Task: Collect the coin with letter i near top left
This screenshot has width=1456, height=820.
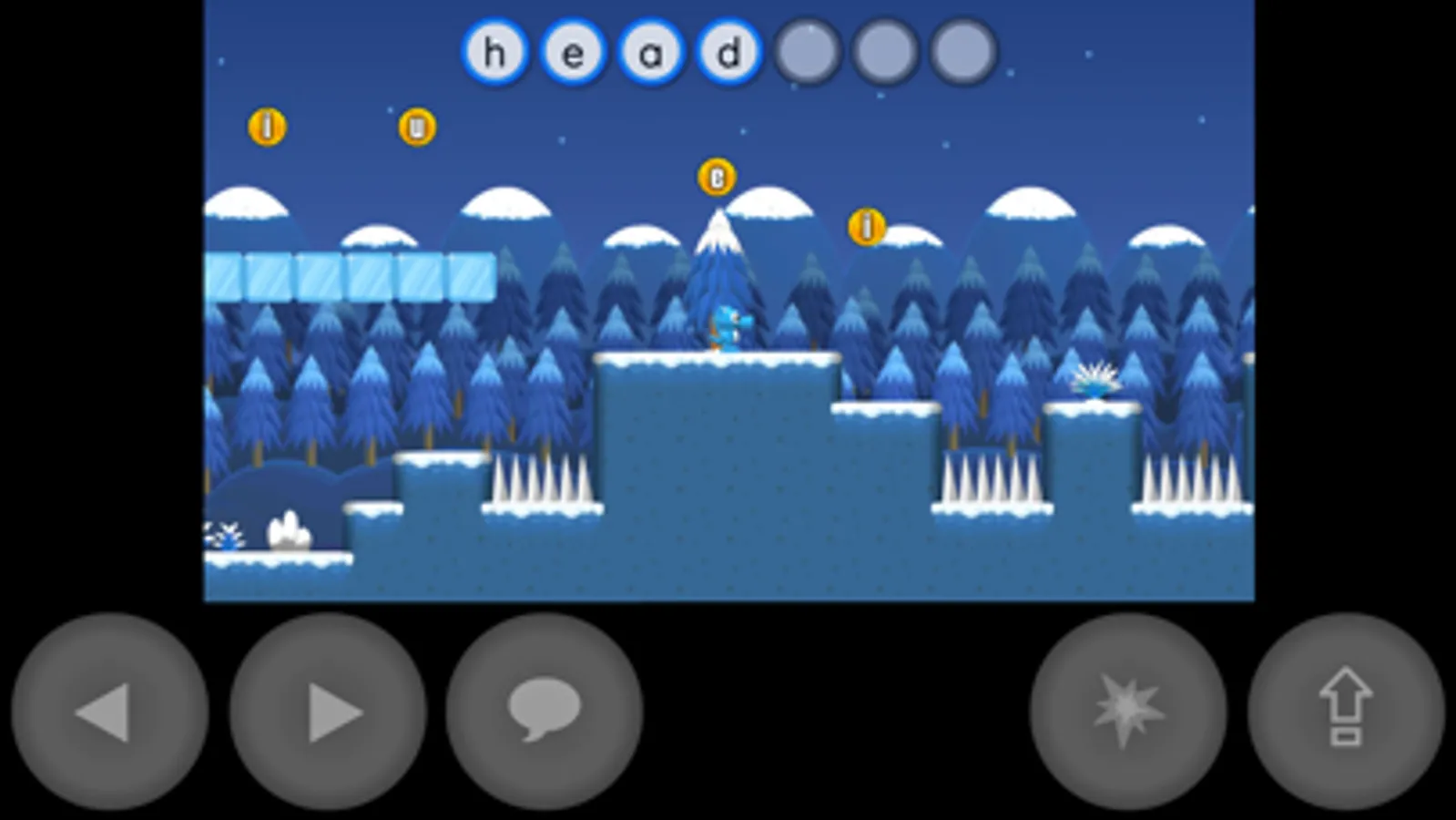Action: (268, 128)
